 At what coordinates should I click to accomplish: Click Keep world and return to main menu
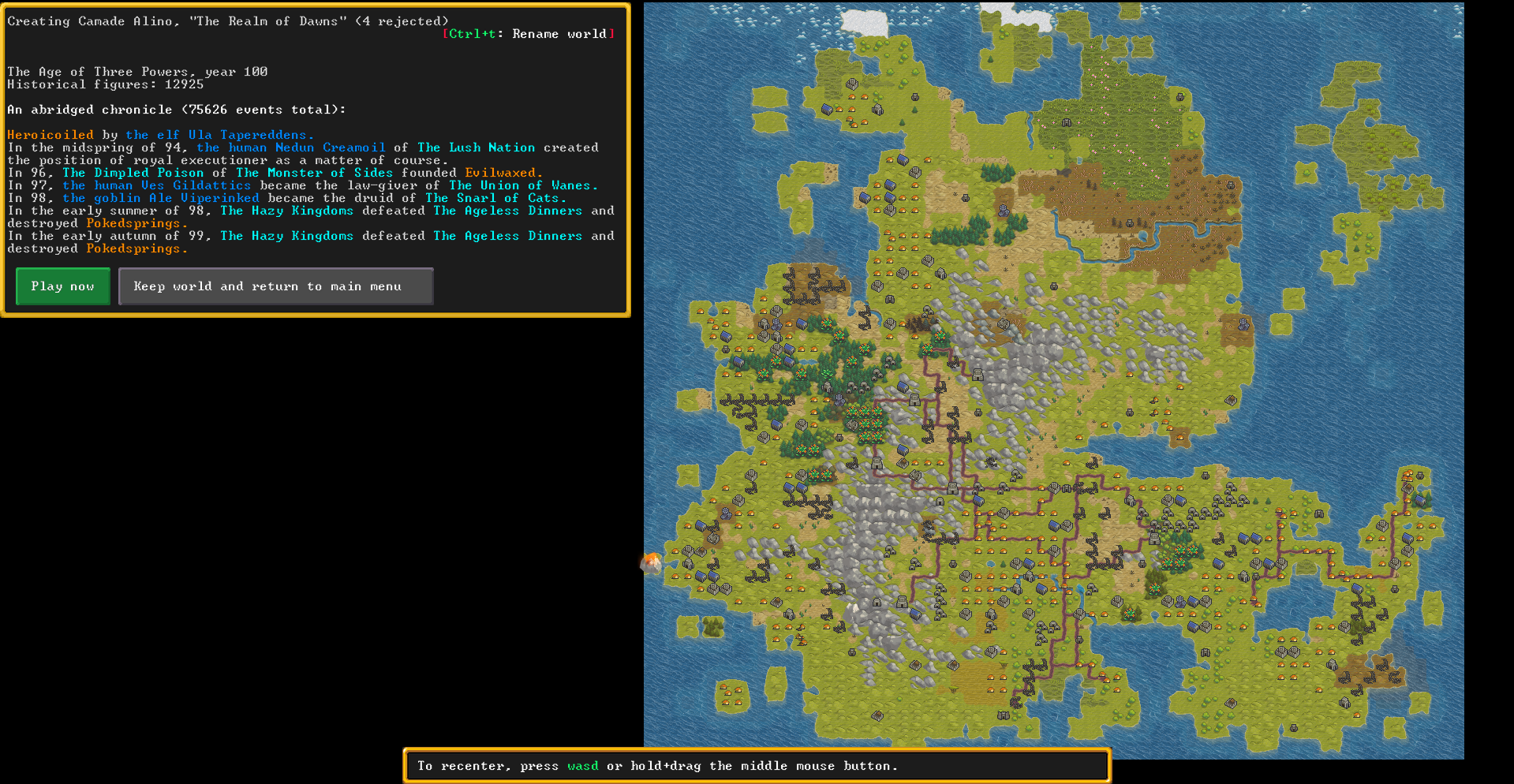[x=275, y=286]
